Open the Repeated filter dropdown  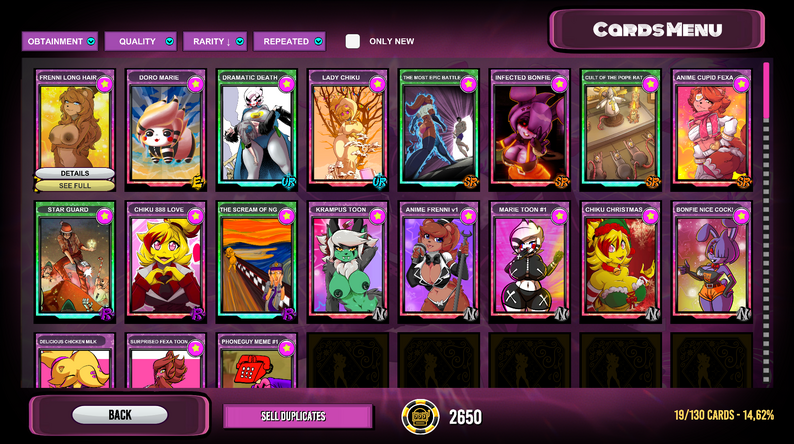point(289,41)
